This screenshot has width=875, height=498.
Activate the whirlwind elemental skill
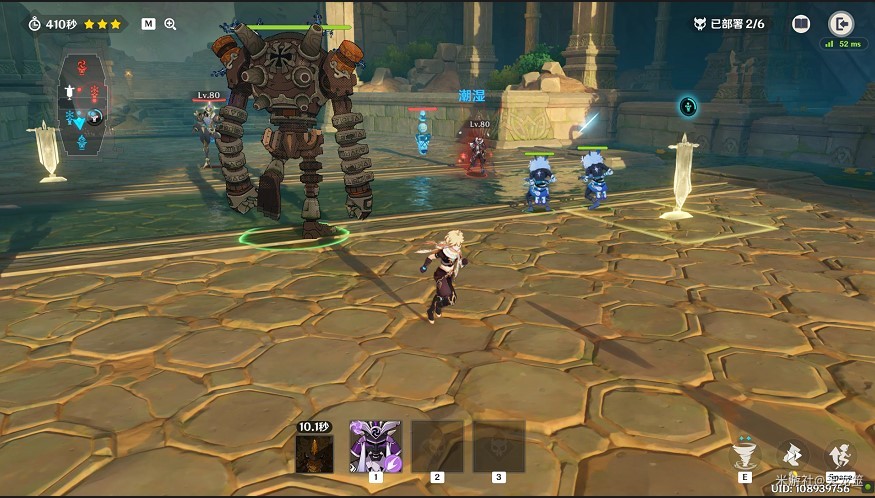pos(746,454)
